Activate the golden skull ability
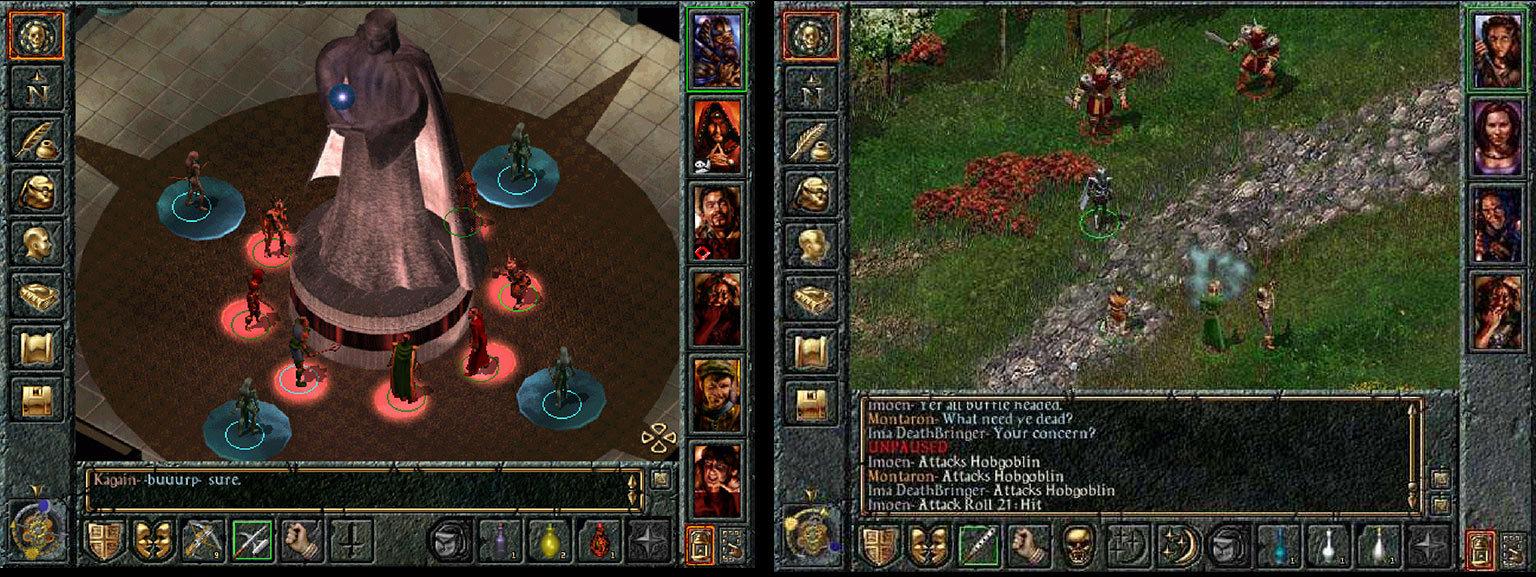Image resolution: width=1536 pixels, height=577 pixels. click(x=1077, y=545)
